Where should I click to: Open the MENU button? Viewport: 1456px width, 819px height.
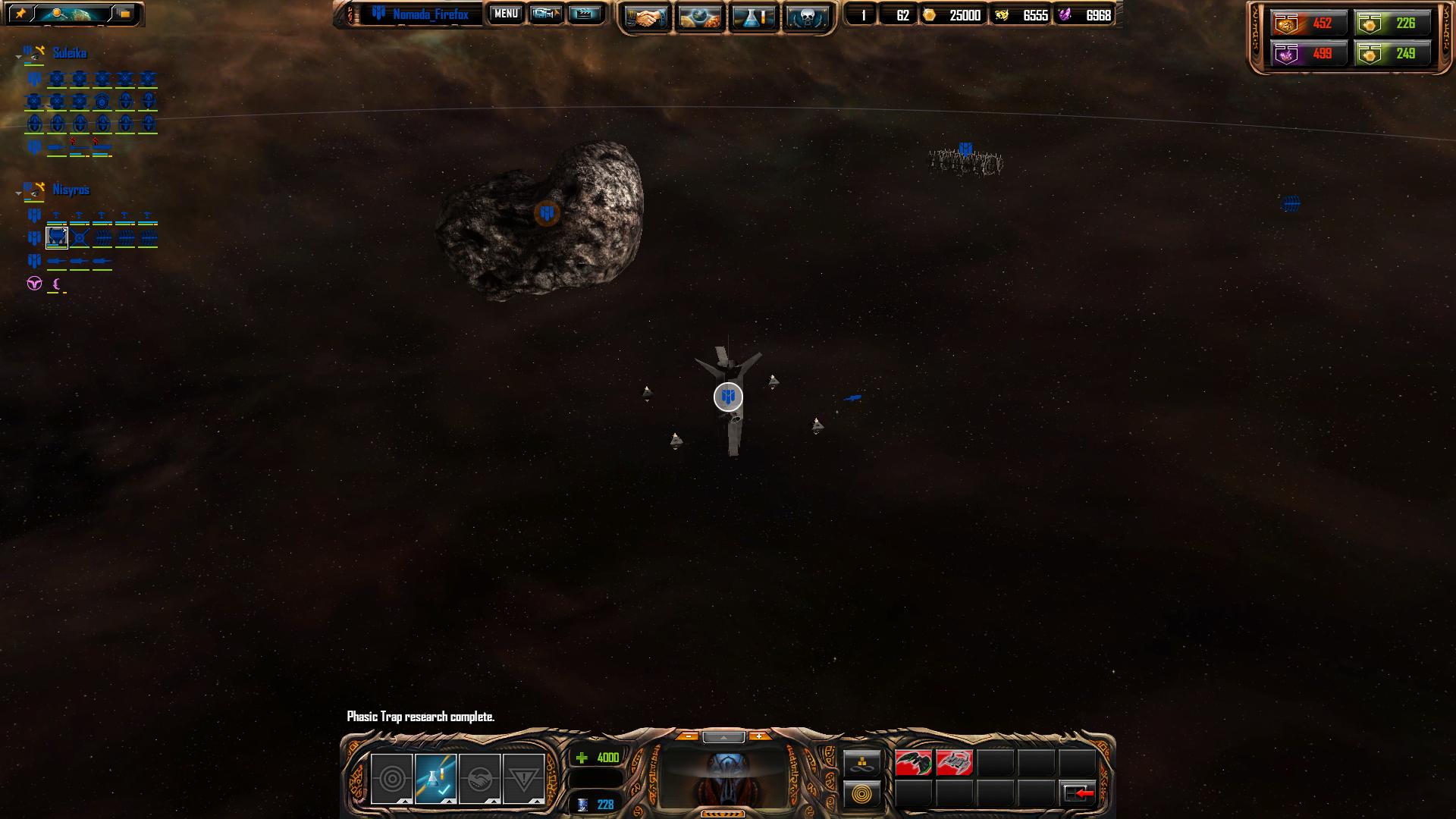pos(506,14)
